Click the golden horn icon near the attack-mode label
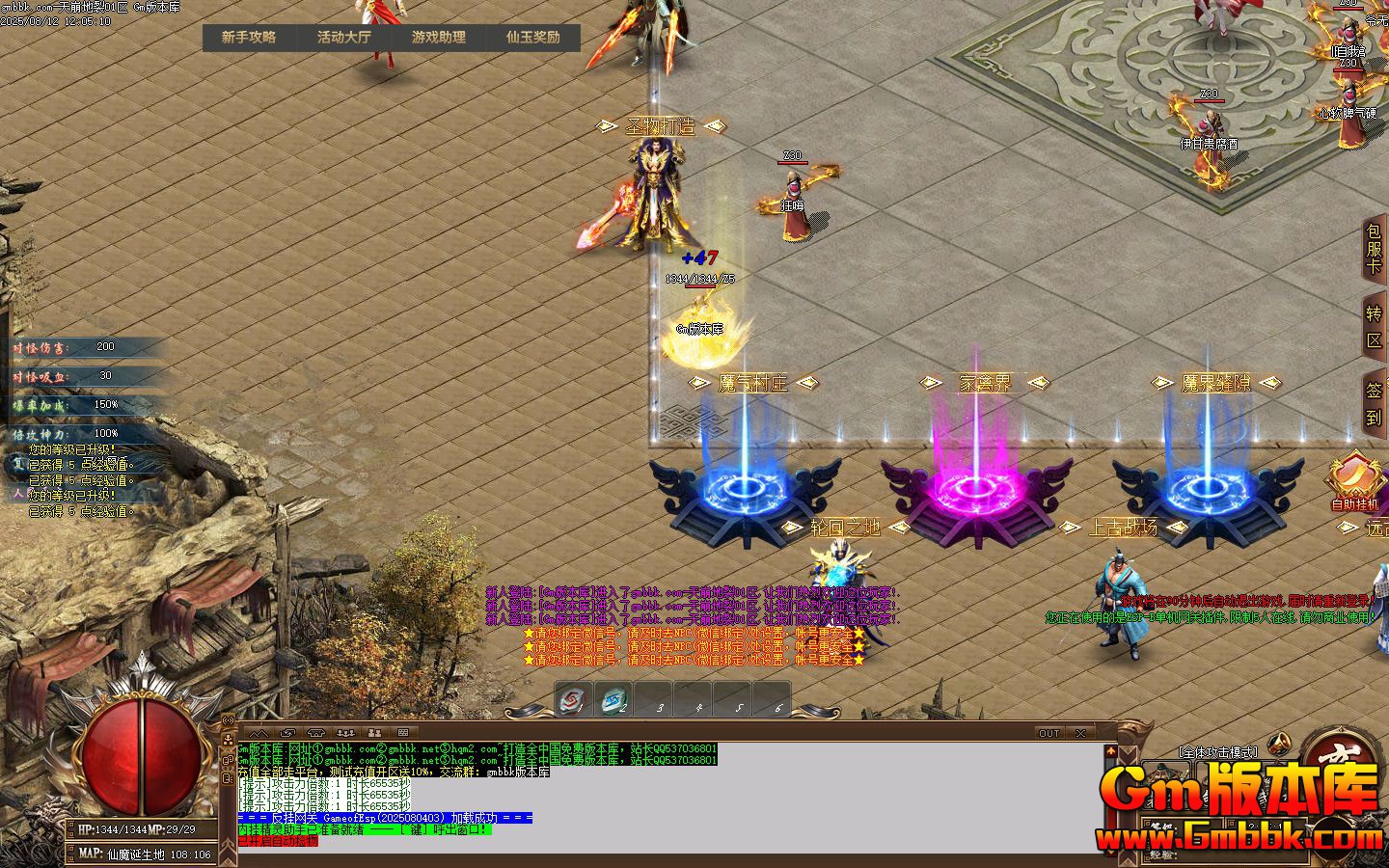The height and width of the screenshot is (868, 1389). (1279, 743)
